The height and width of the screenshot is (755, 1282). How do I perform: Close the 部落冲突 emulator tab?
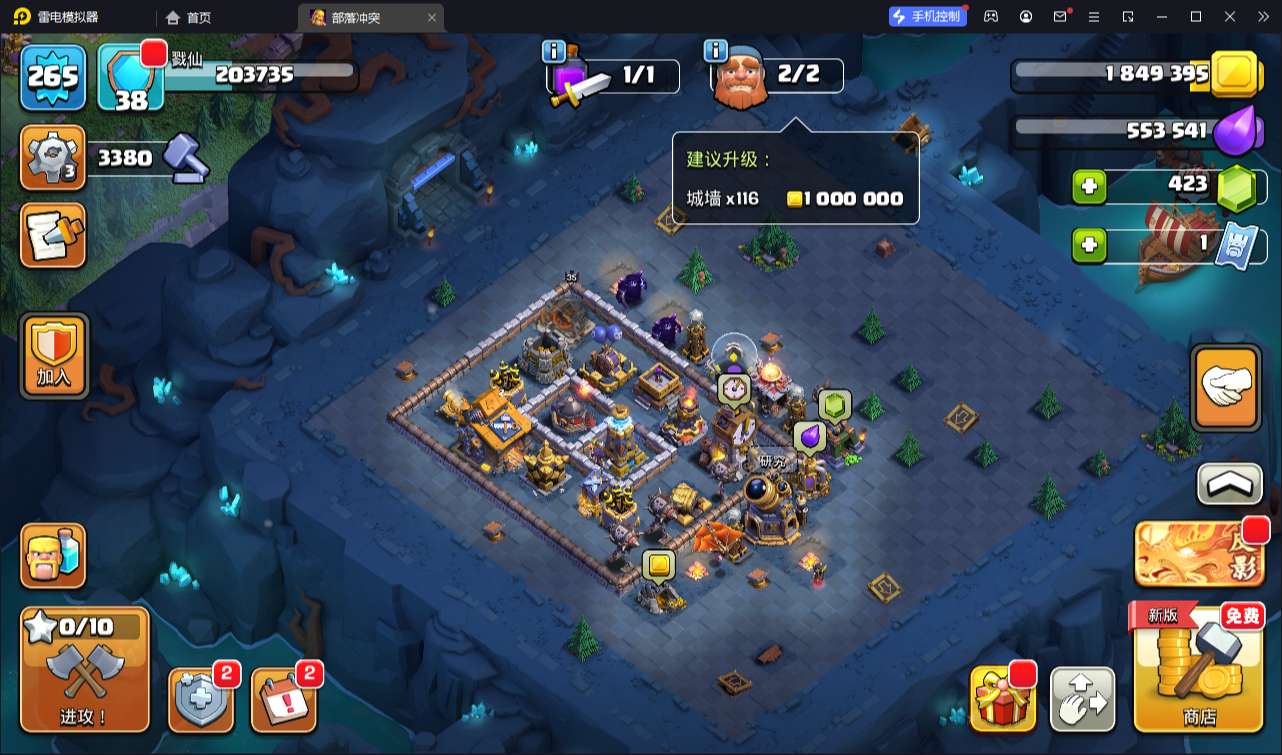click(x=432, y=17)
